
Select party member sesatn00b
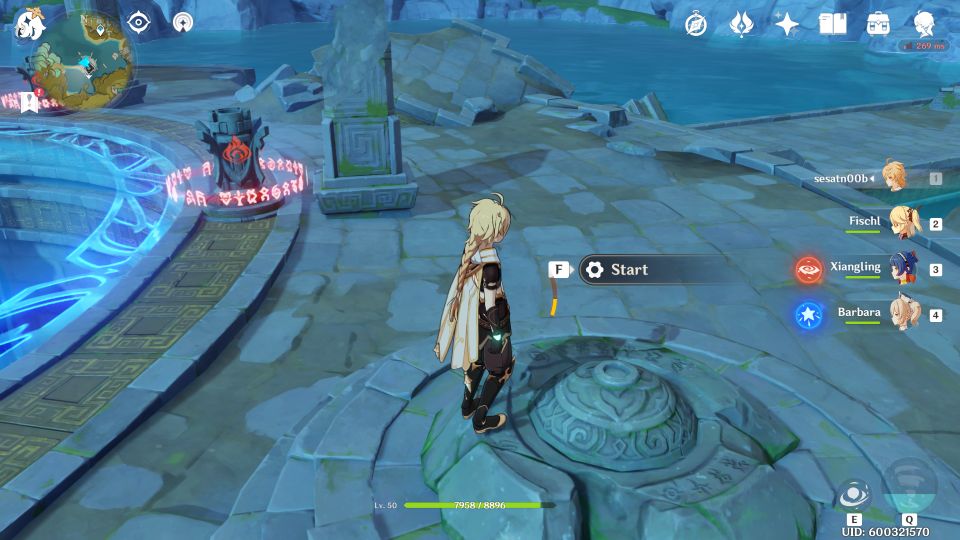pyautogui.click(x=892, y=177)
